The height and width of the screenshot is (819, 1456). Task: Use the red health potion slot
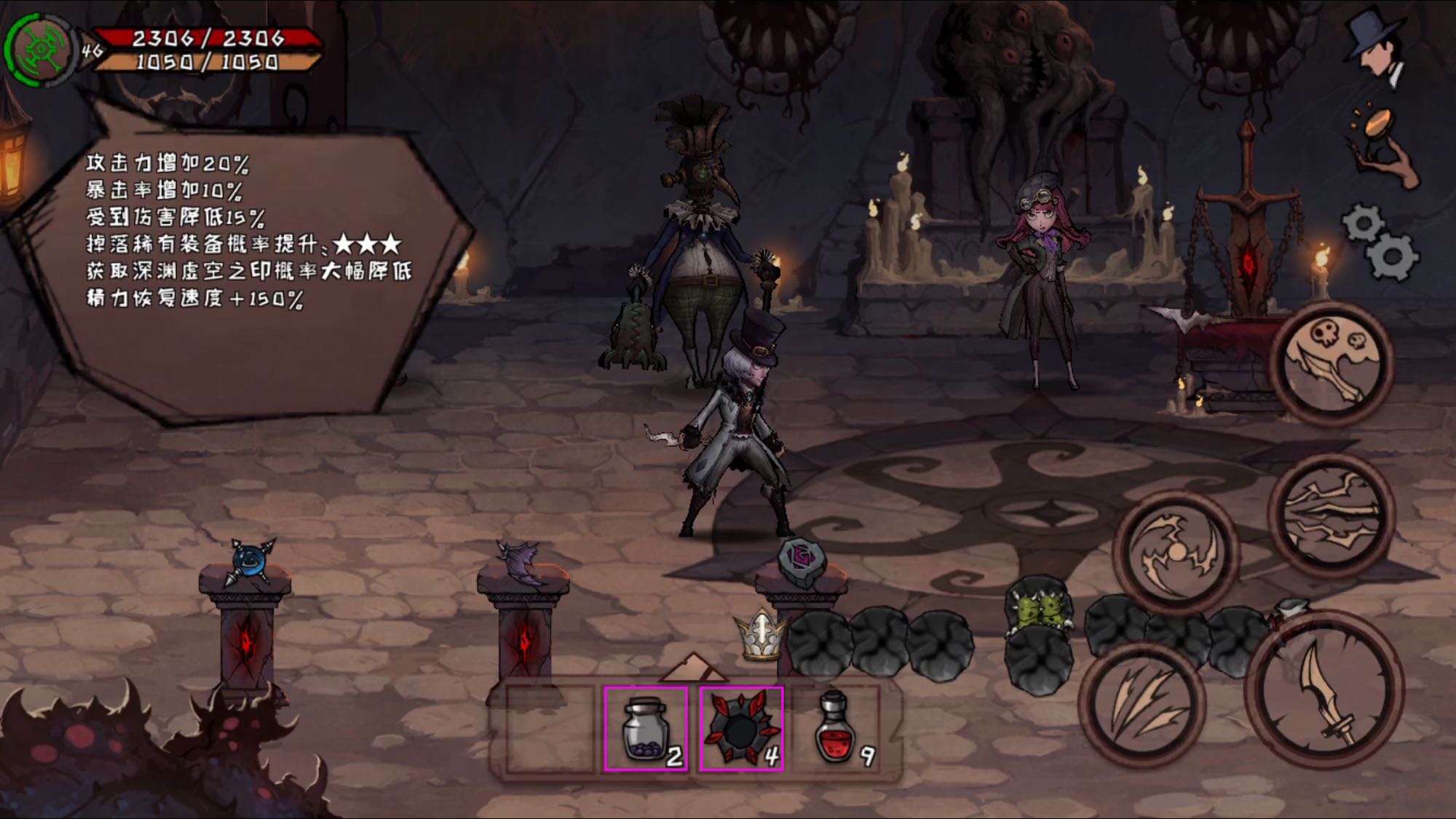pos(836,729)
